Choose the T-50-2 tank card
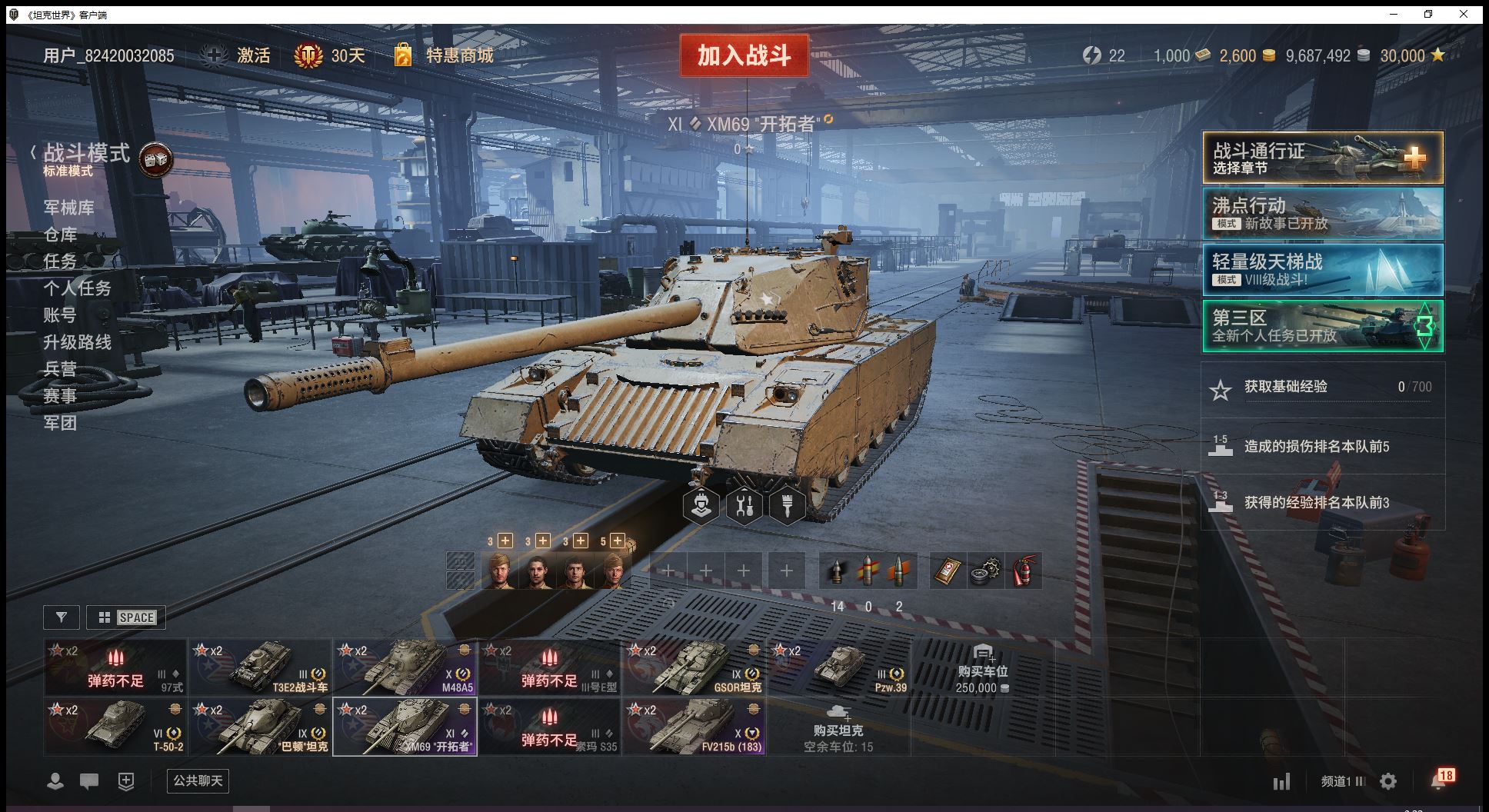 (115, 727)
